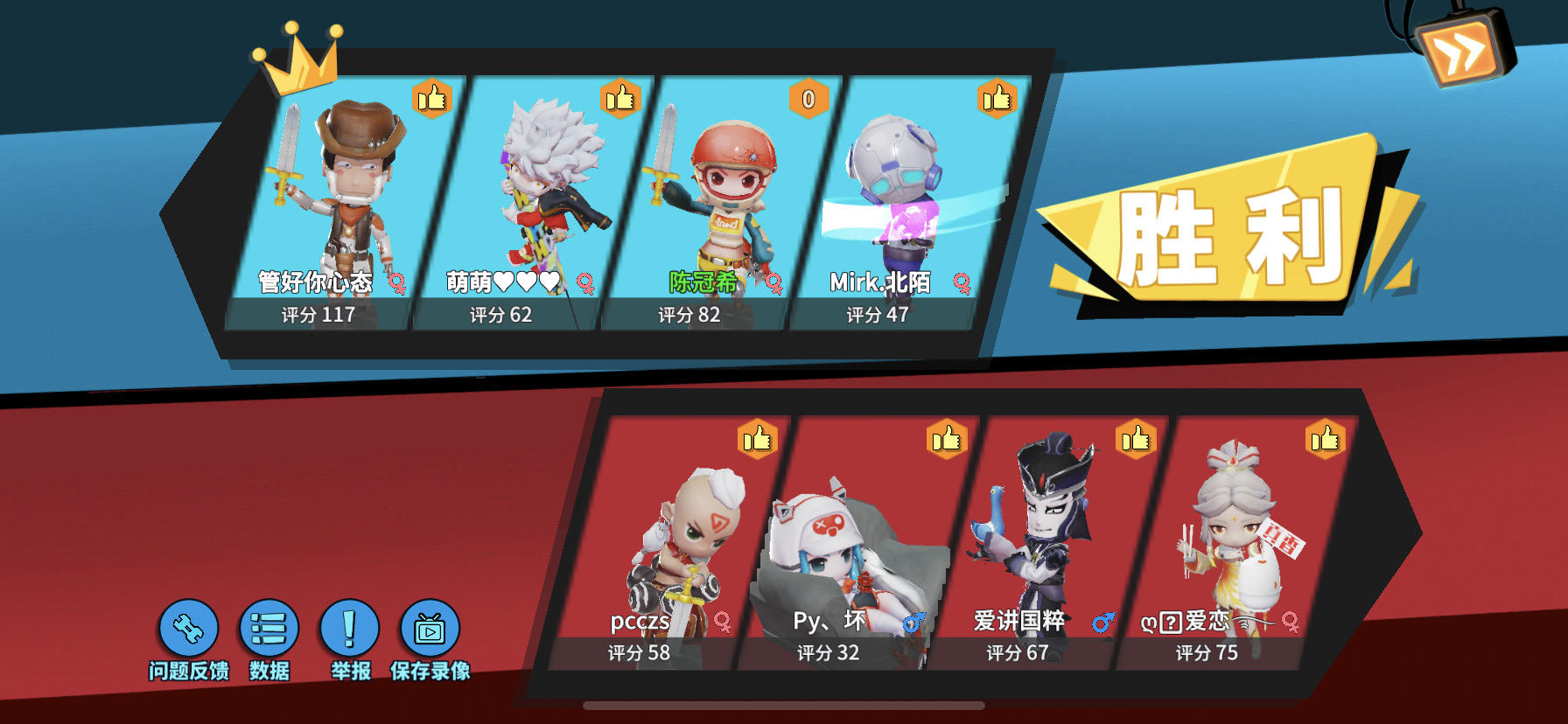Click Mirk.北陌's name text
1568x724 pixels.
tap(882, 282)
